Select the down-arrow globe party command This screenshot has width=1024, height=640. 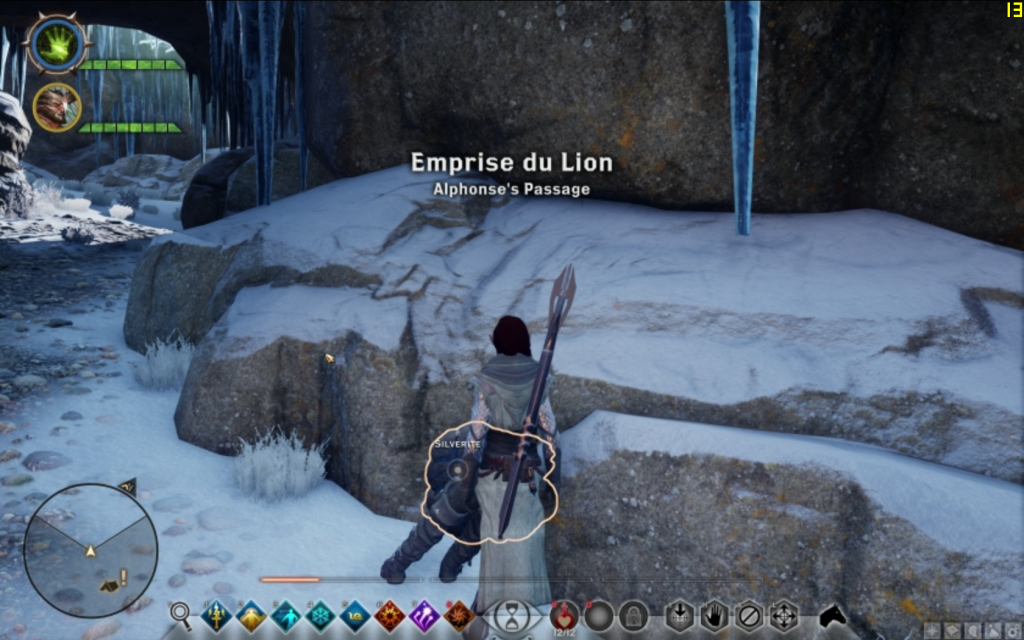click(x=680, y=614)
